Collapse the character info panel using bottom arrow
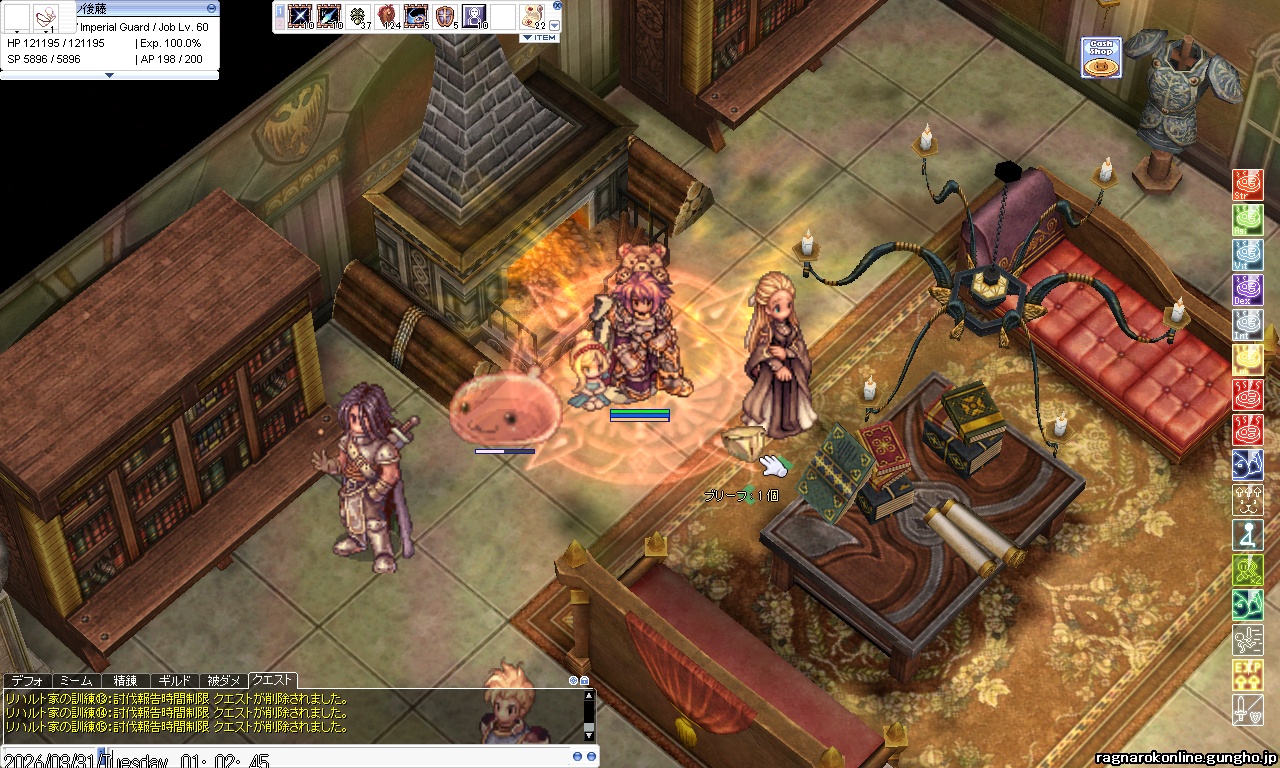Viewport: 1280px width, 768px height. pos(109,75)
